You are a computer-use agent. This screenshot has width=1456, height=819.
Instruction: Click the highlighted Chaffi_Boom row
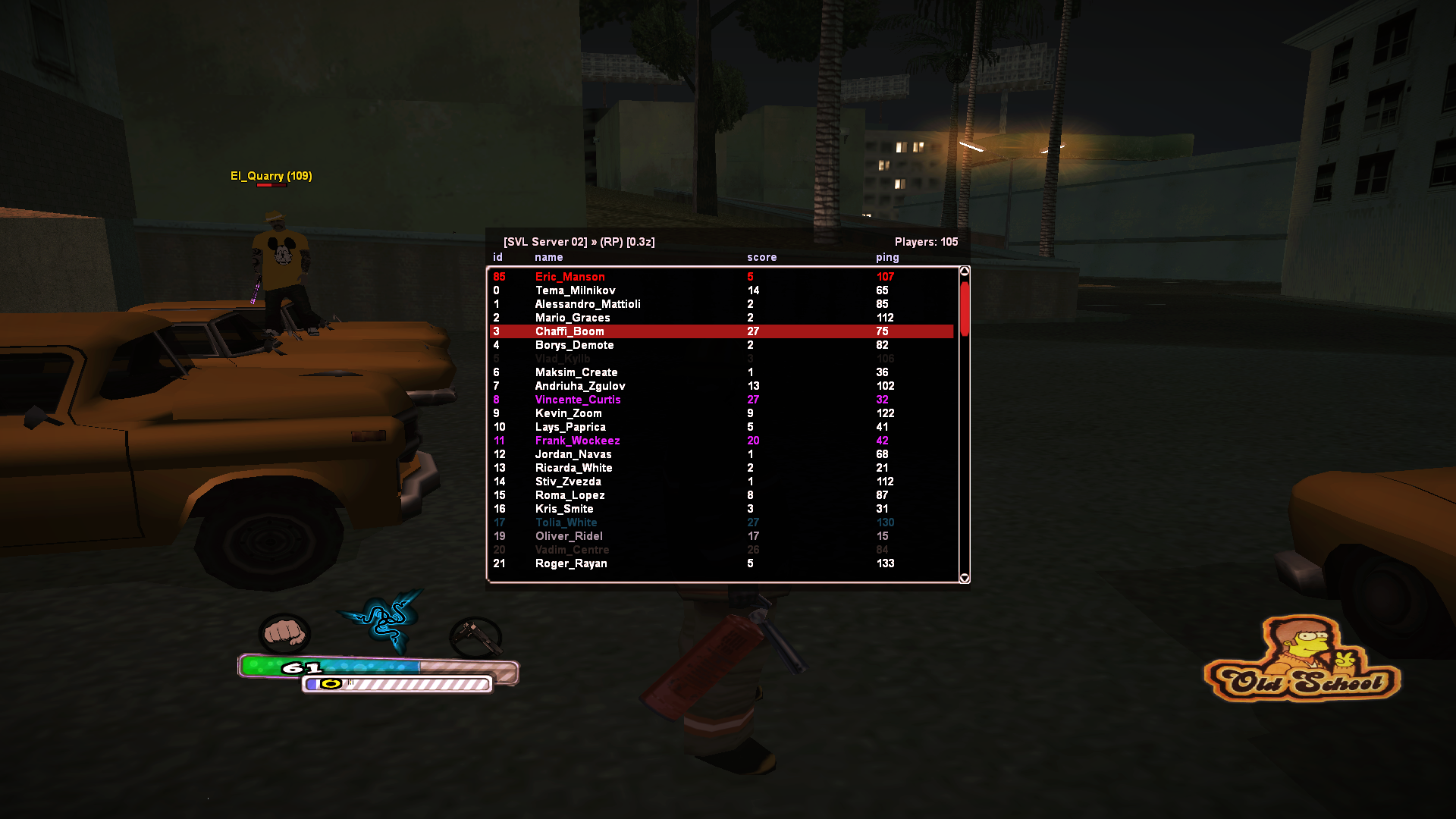pos(570,331)
